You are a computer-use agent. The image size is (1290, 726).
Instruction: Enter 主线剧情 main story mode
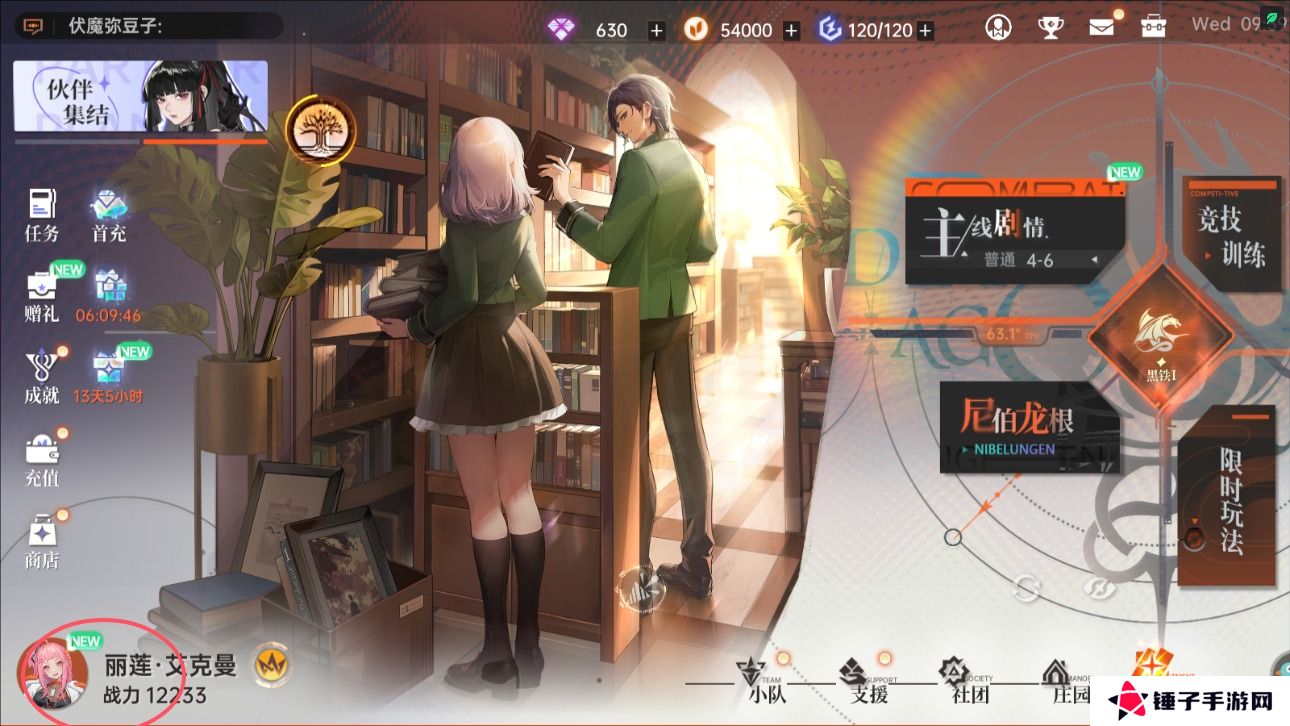[1014, 234]
